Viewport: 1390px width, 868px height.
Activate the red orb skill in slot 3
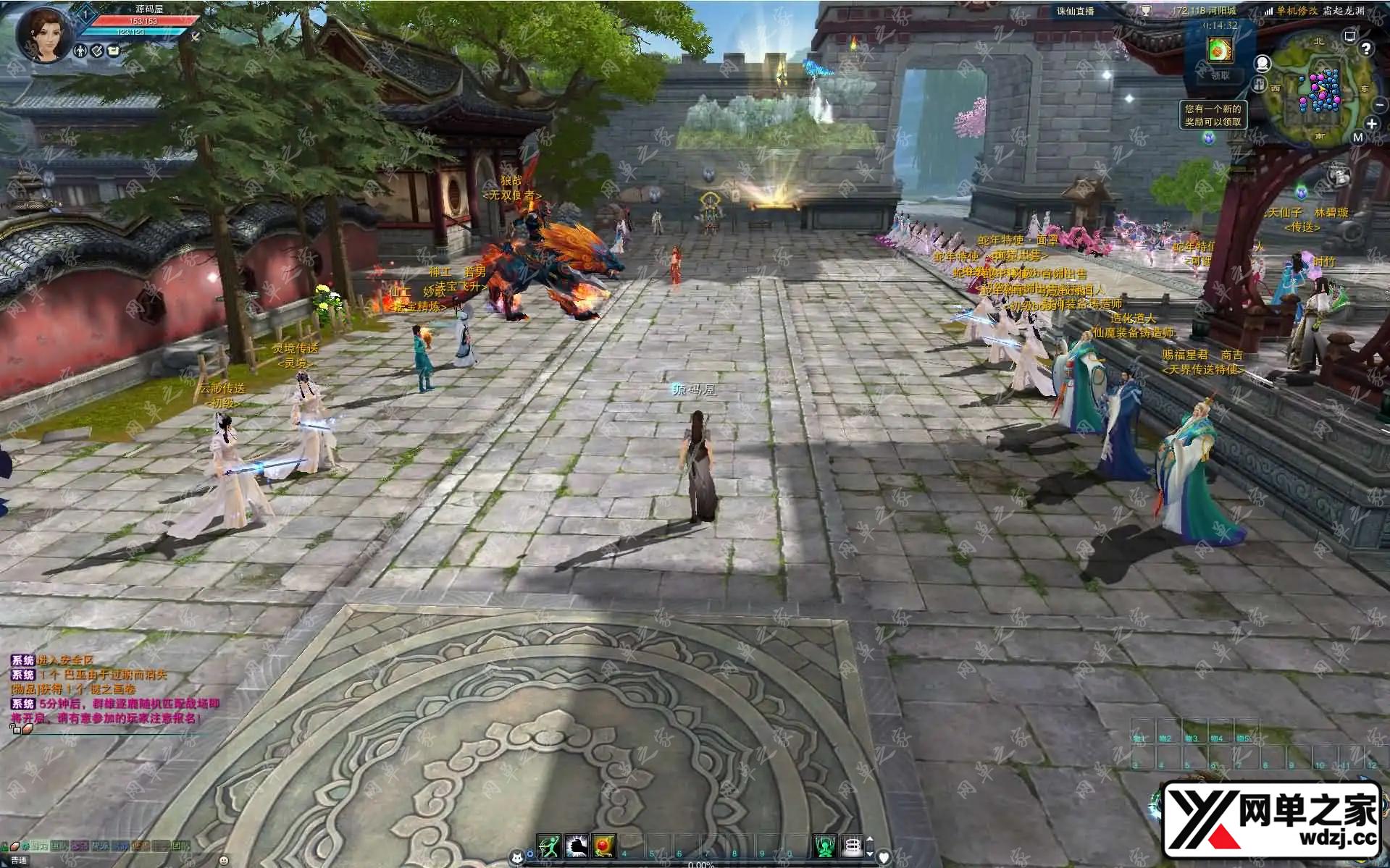[603, 845]
